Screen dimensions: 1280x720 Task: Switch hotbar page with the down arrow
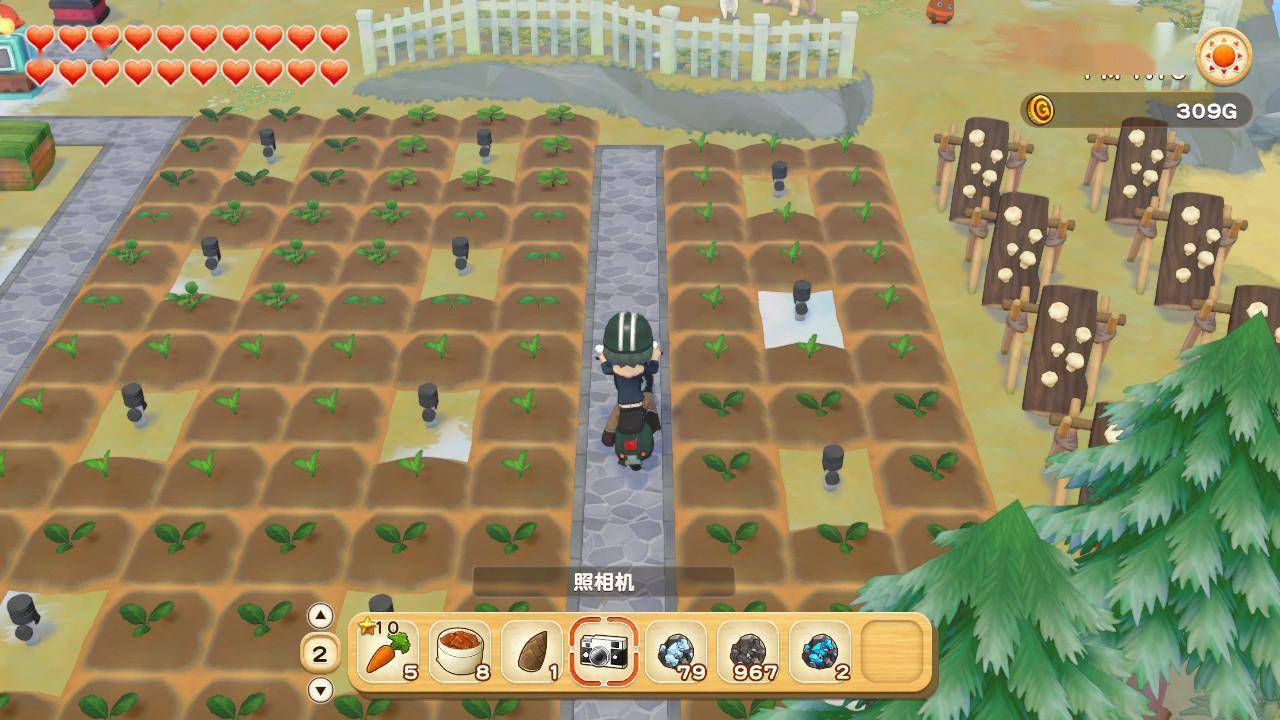[x=320, y=690]
